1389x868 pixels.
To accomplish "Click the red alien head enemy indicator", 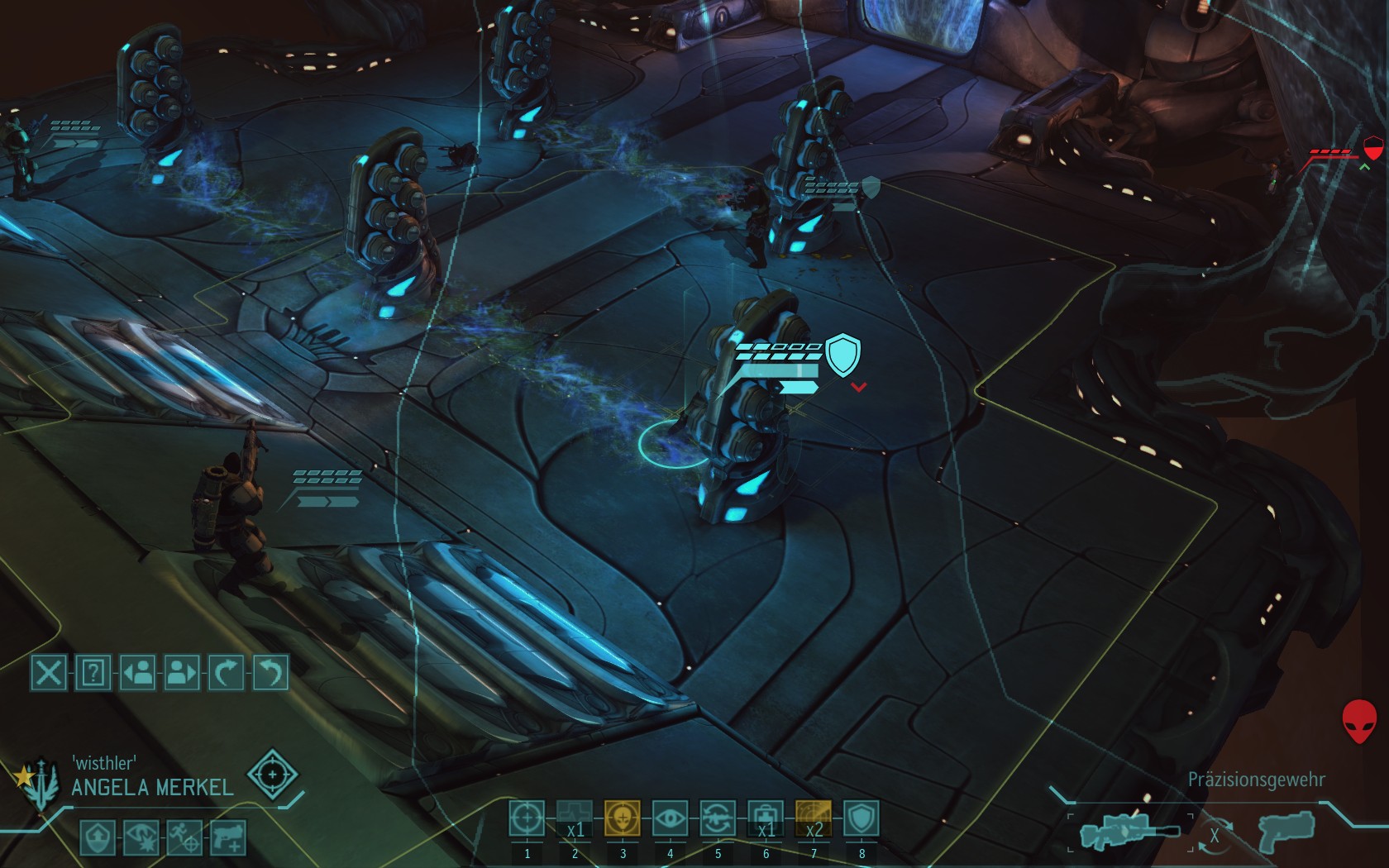I will (1358, 722).
